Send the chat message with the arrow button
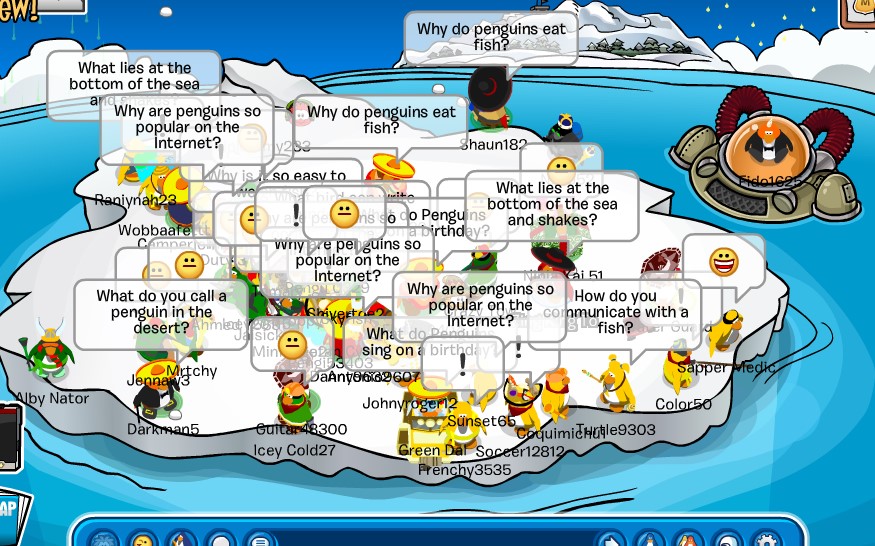875x546 pixels. [611, 539]
